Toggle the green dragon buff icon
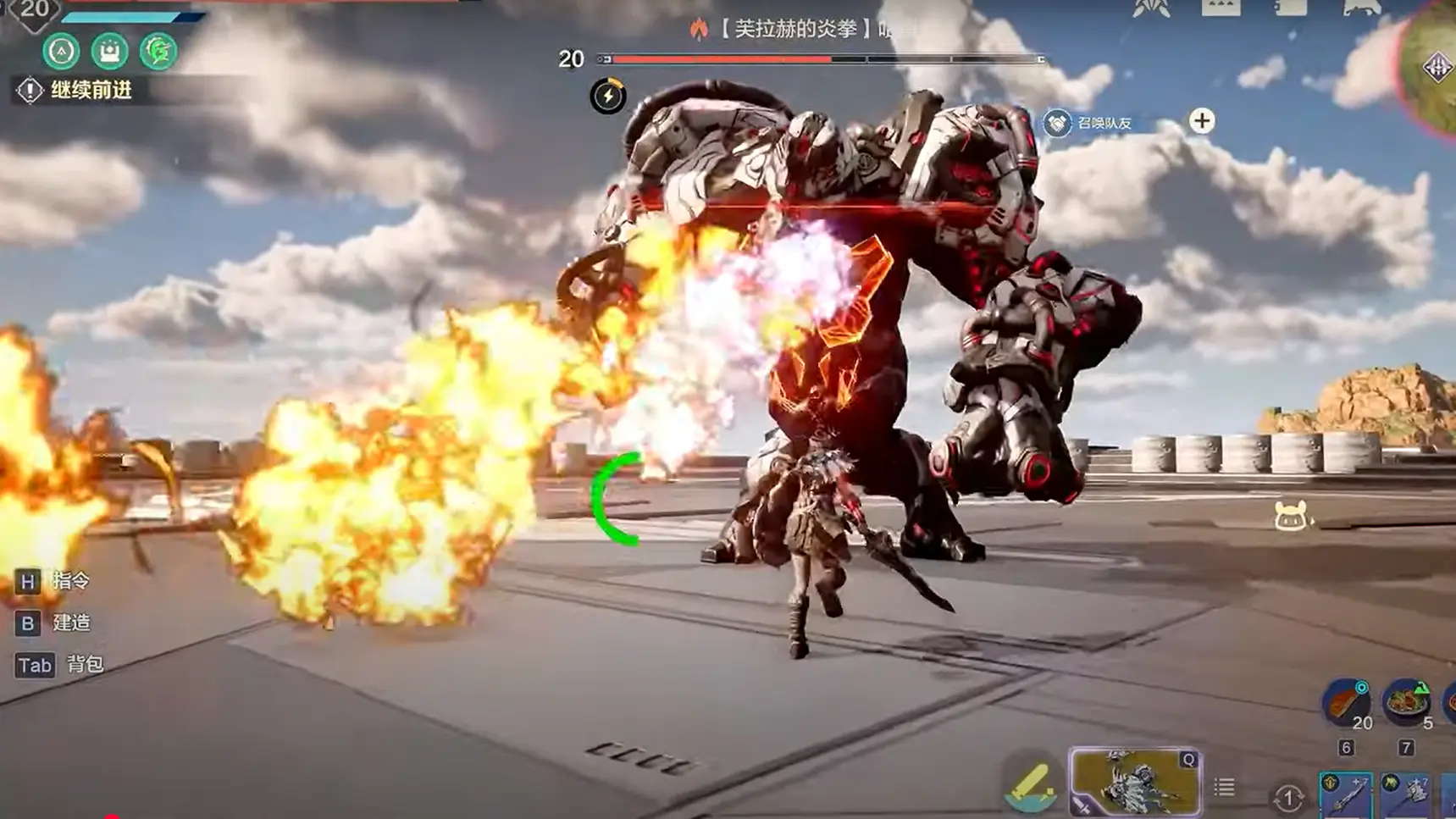 pos(158,51)
